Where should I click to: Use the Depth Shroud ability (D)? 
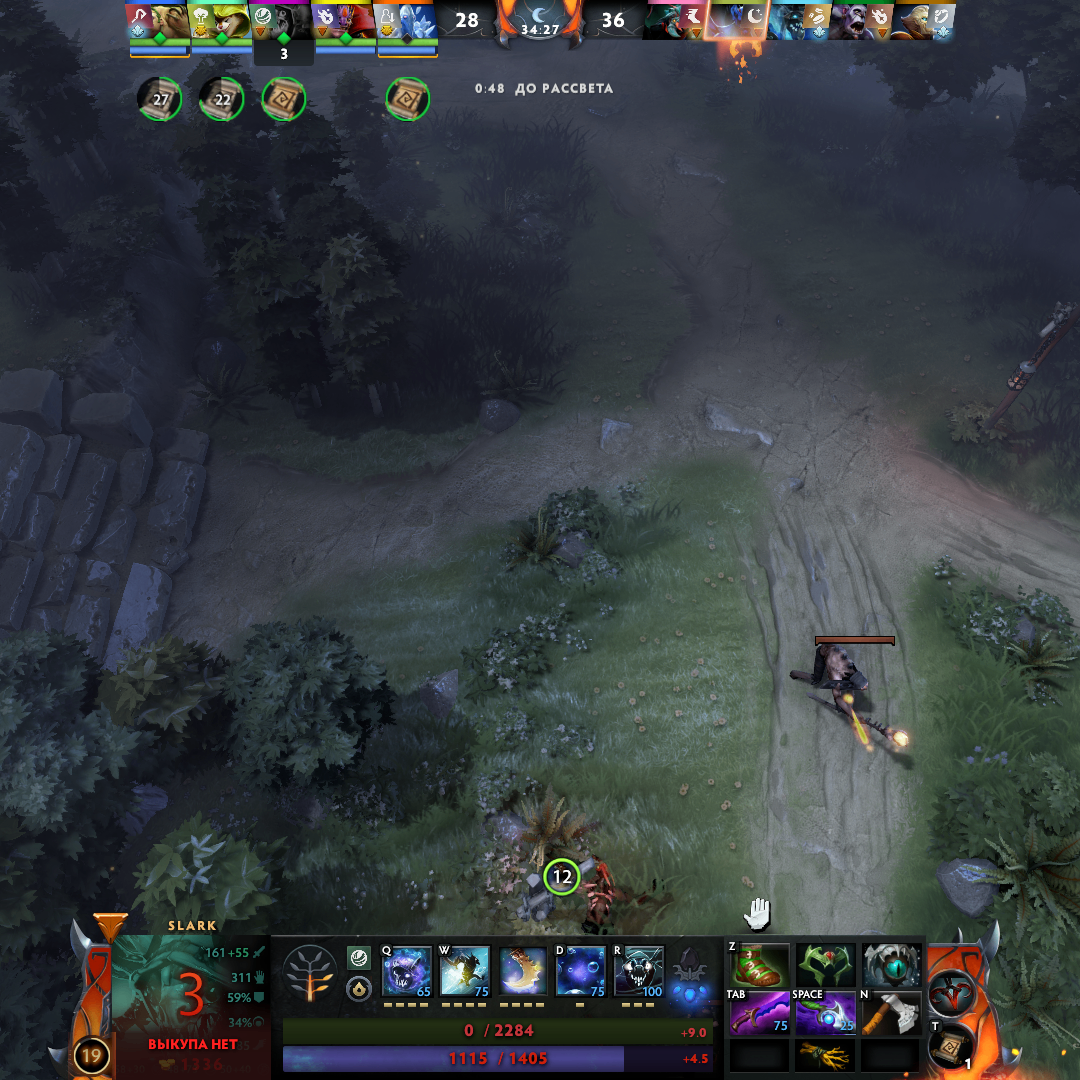coord(581,971)
